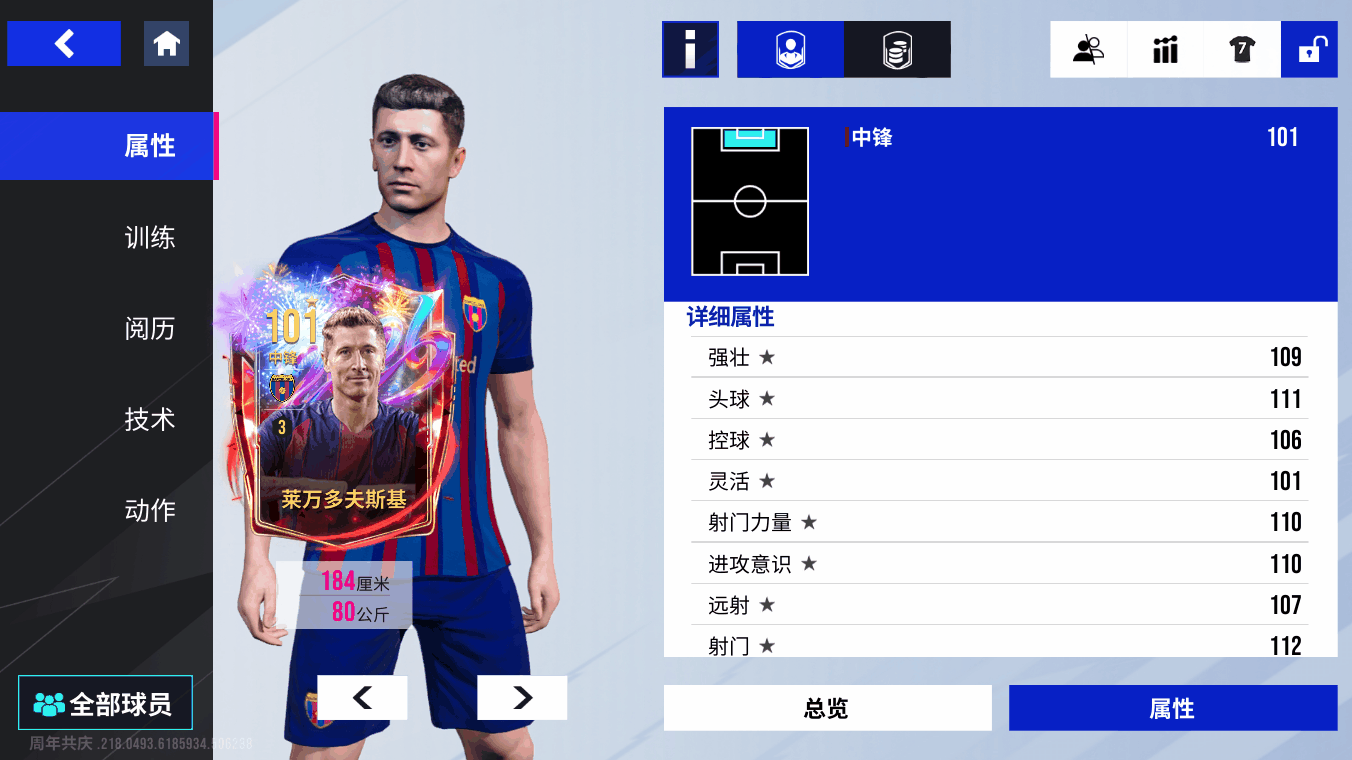The width and height of the screenshot is (1352, 760).
Task: Select the 属性 bottom tab
Action: tap(1172, 707)
